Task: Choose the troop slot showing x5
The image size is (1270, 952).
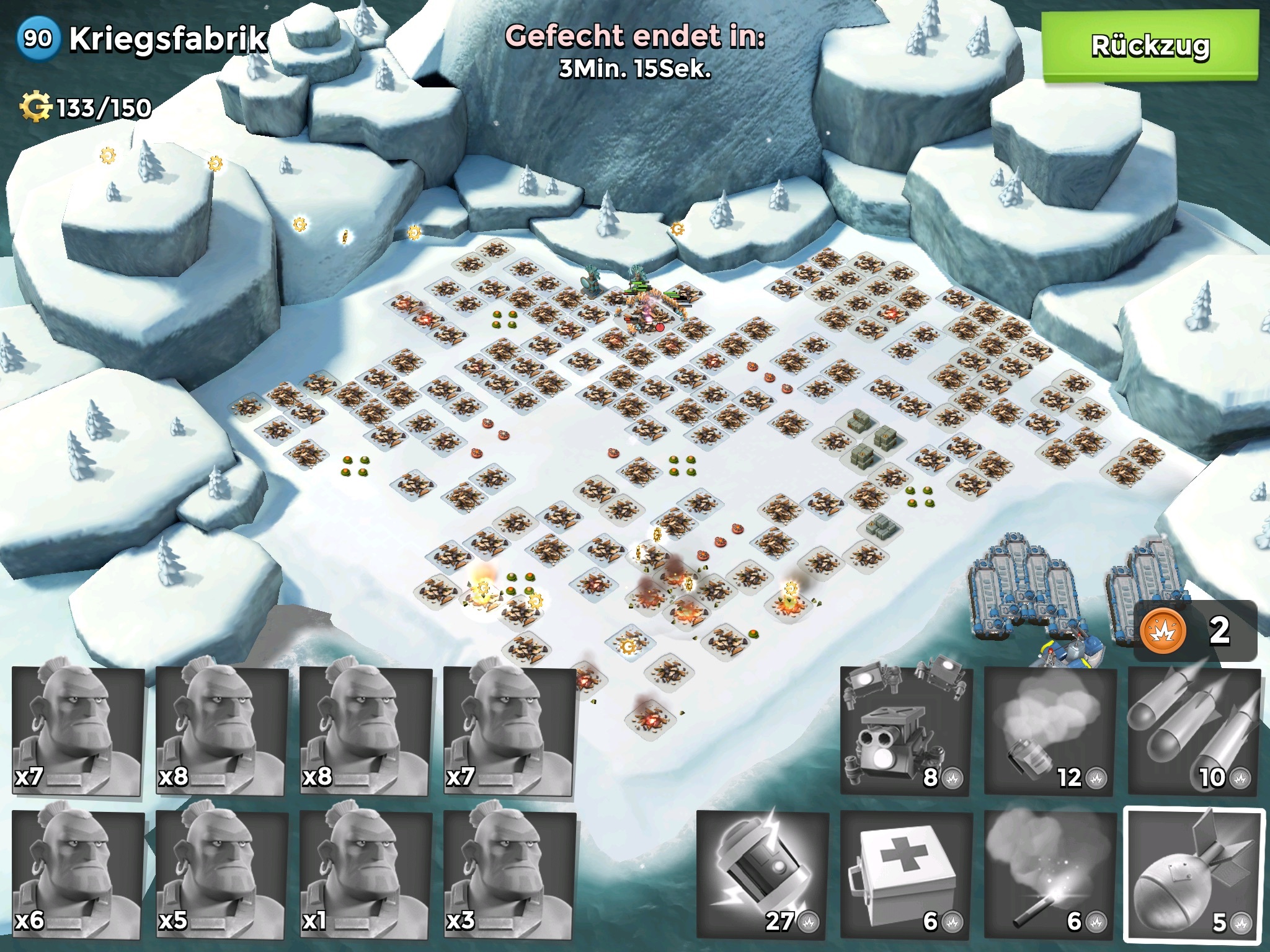Action: click(222, 874)
